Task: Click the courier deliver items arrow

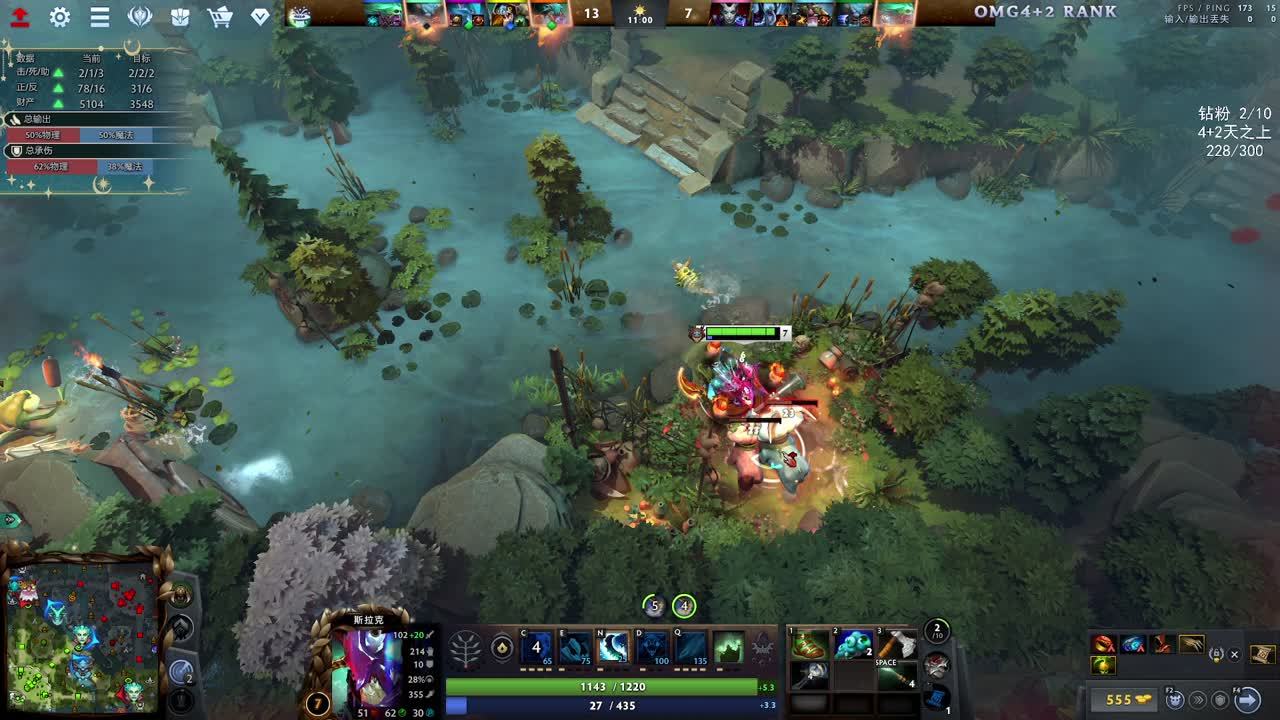Action: (1248, 699)
